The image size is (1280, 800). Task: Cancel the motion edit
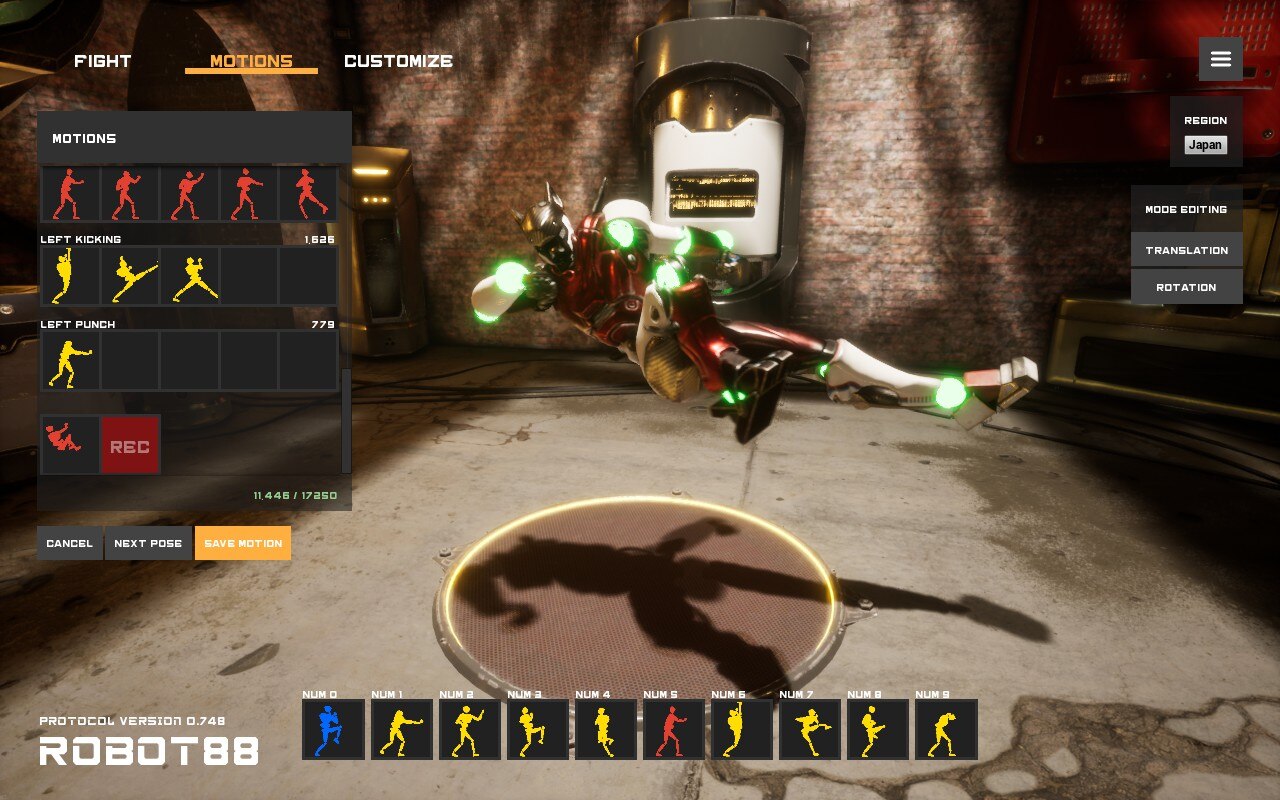point(69,543)
